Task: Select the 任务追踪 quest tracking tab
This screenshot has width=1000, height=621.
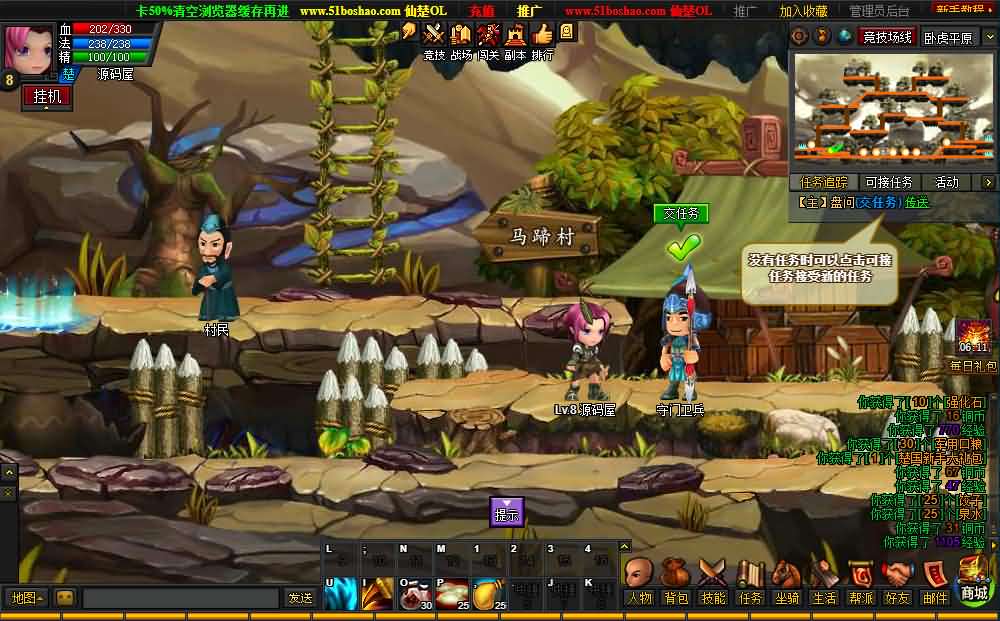Action: click(824, 182)
